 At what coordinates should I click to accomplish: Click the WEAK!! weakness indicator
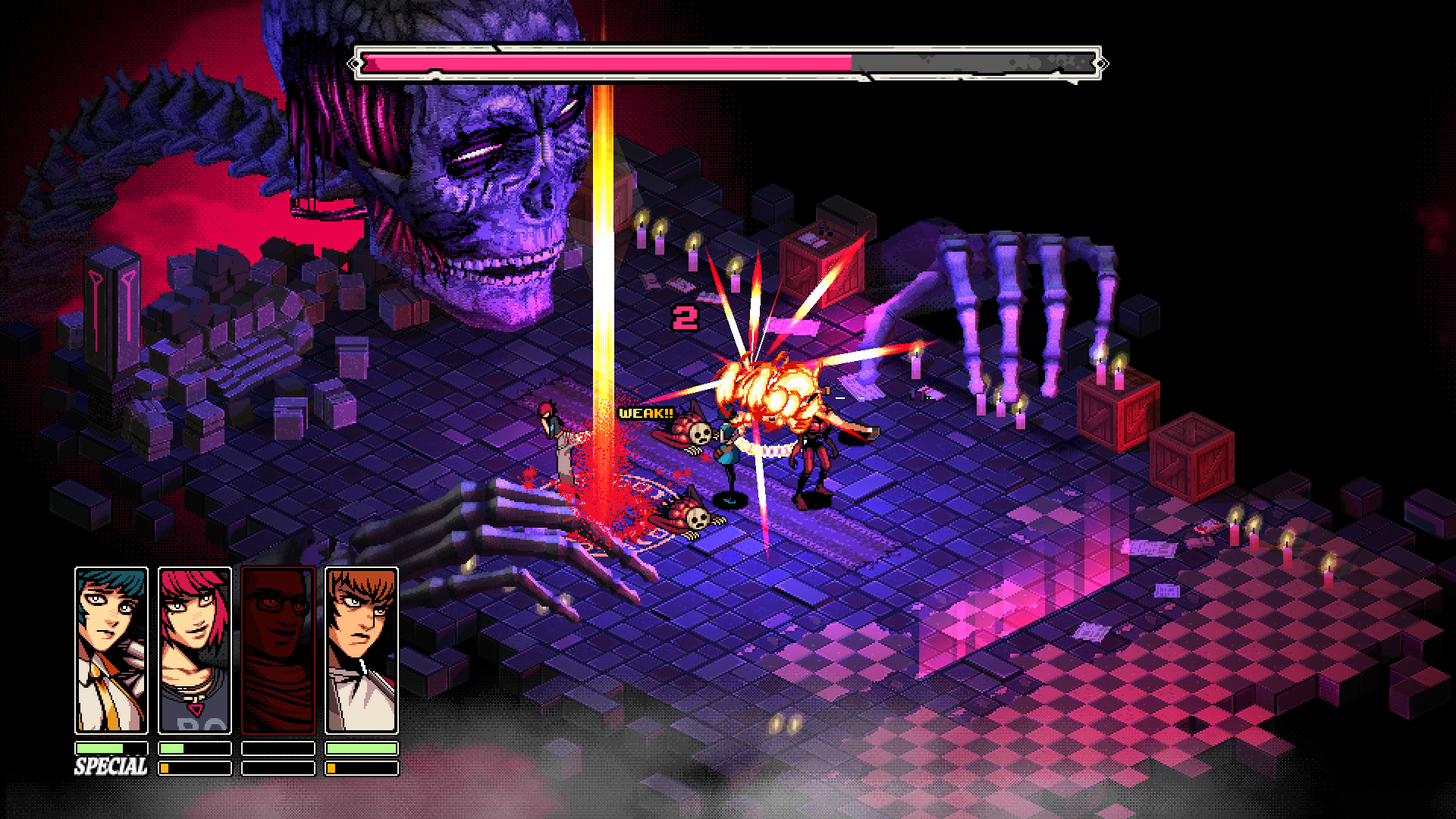click(x=645, y=415)
